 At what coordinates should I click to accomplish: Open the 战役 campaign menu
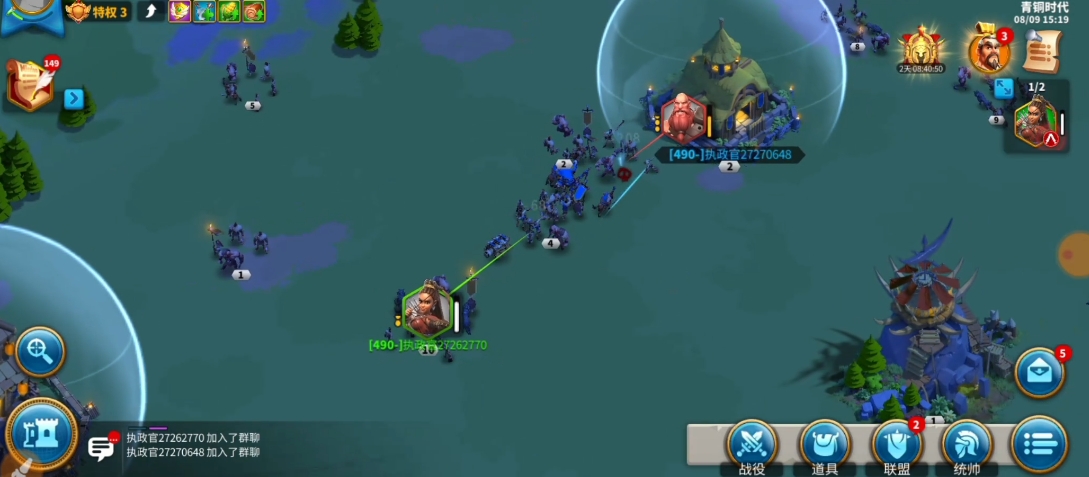tap(752, 443)
